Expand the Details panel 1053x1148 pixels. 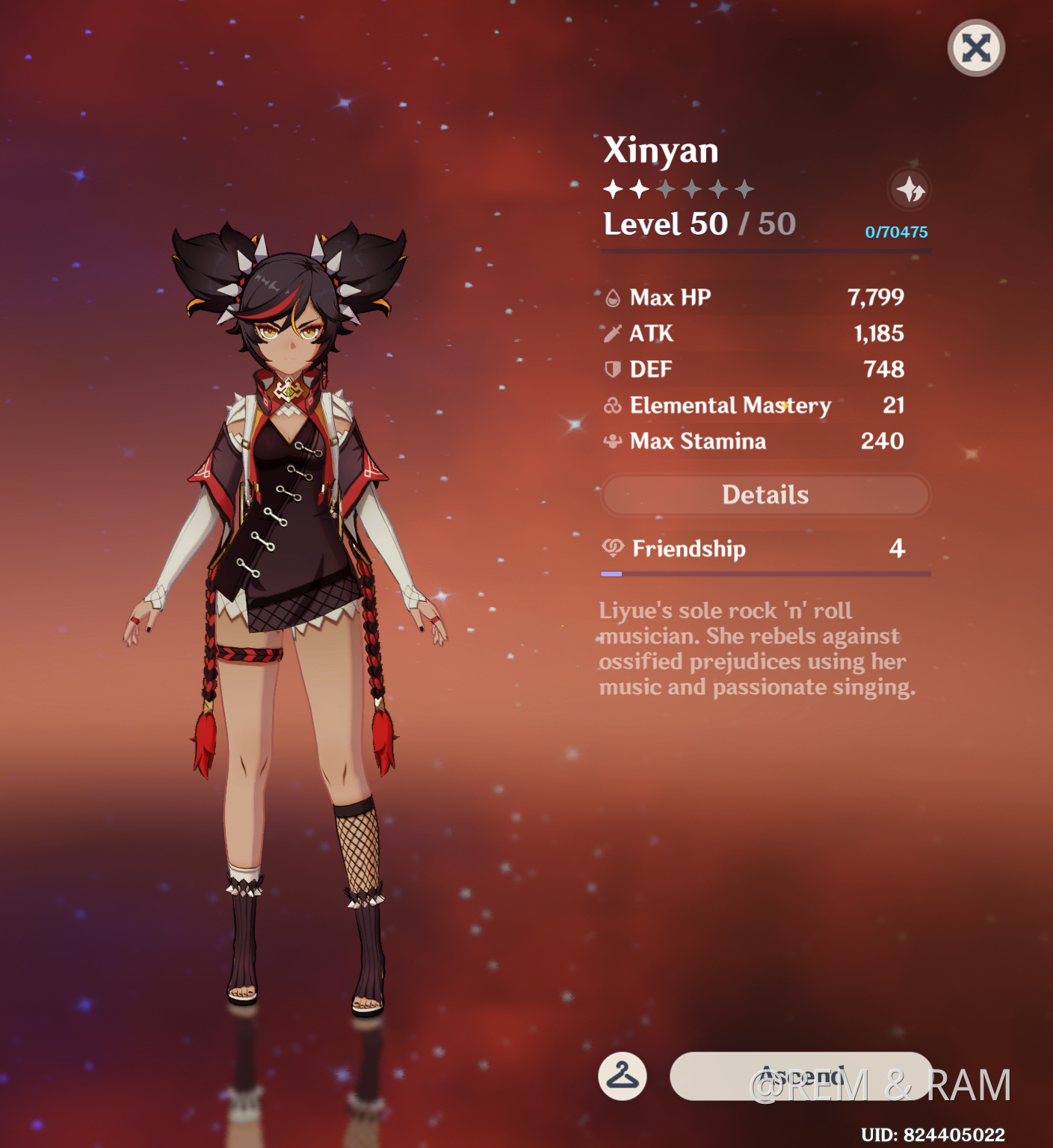pos(765,494)
